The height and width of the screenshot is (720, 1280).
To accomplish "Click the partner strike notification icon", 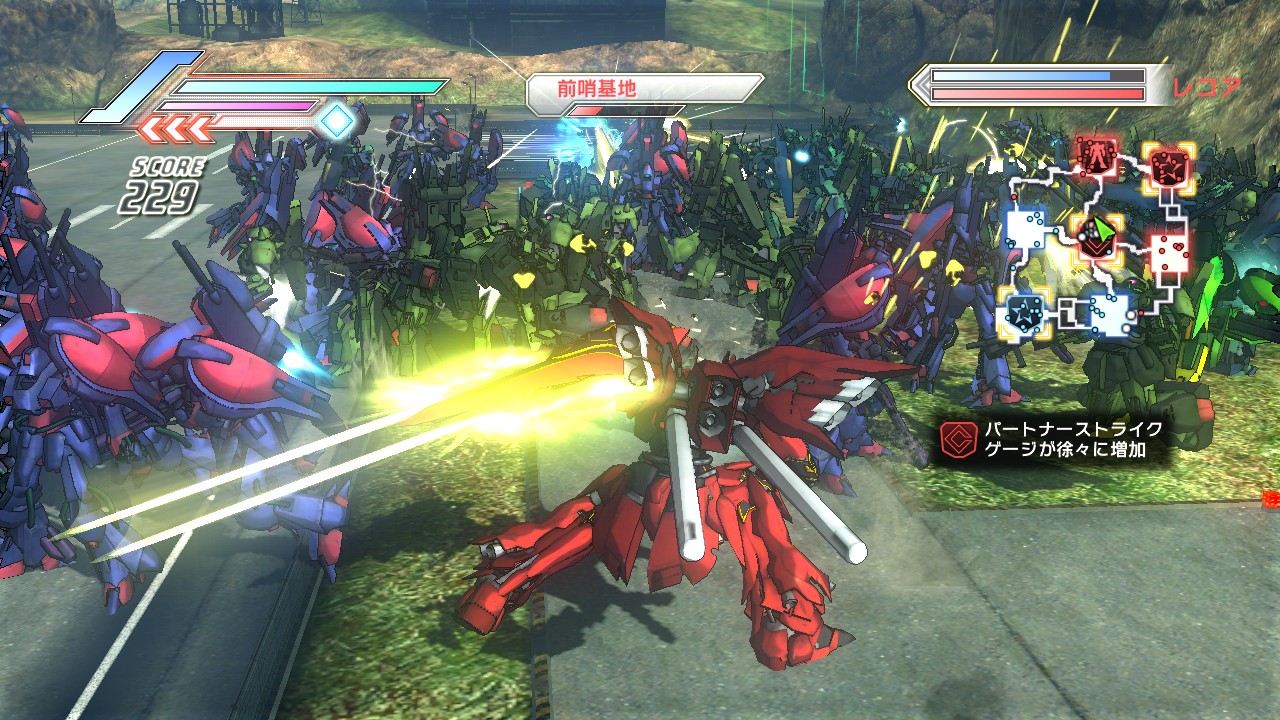I will tap(956, 440).
